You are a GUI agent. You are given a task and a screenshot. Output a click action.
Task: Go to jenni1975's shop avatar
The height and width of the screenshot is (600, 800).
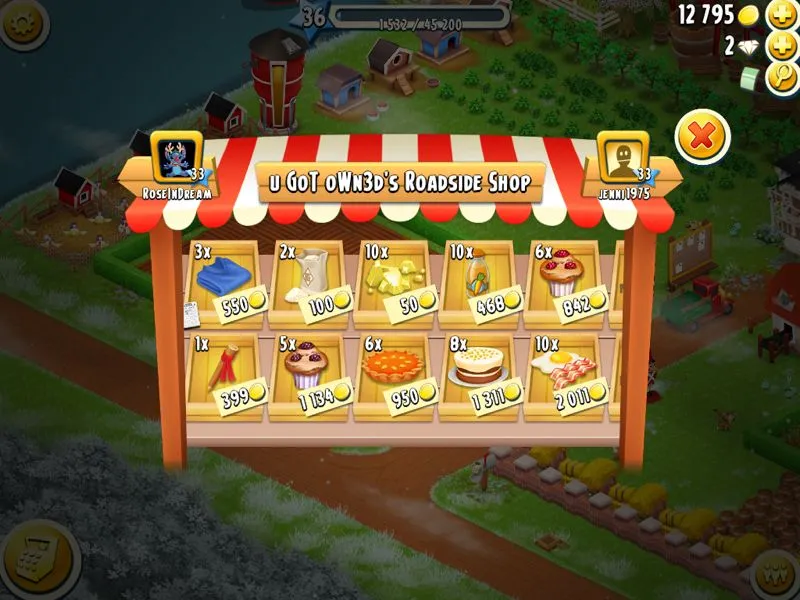(x=622, y=159)
